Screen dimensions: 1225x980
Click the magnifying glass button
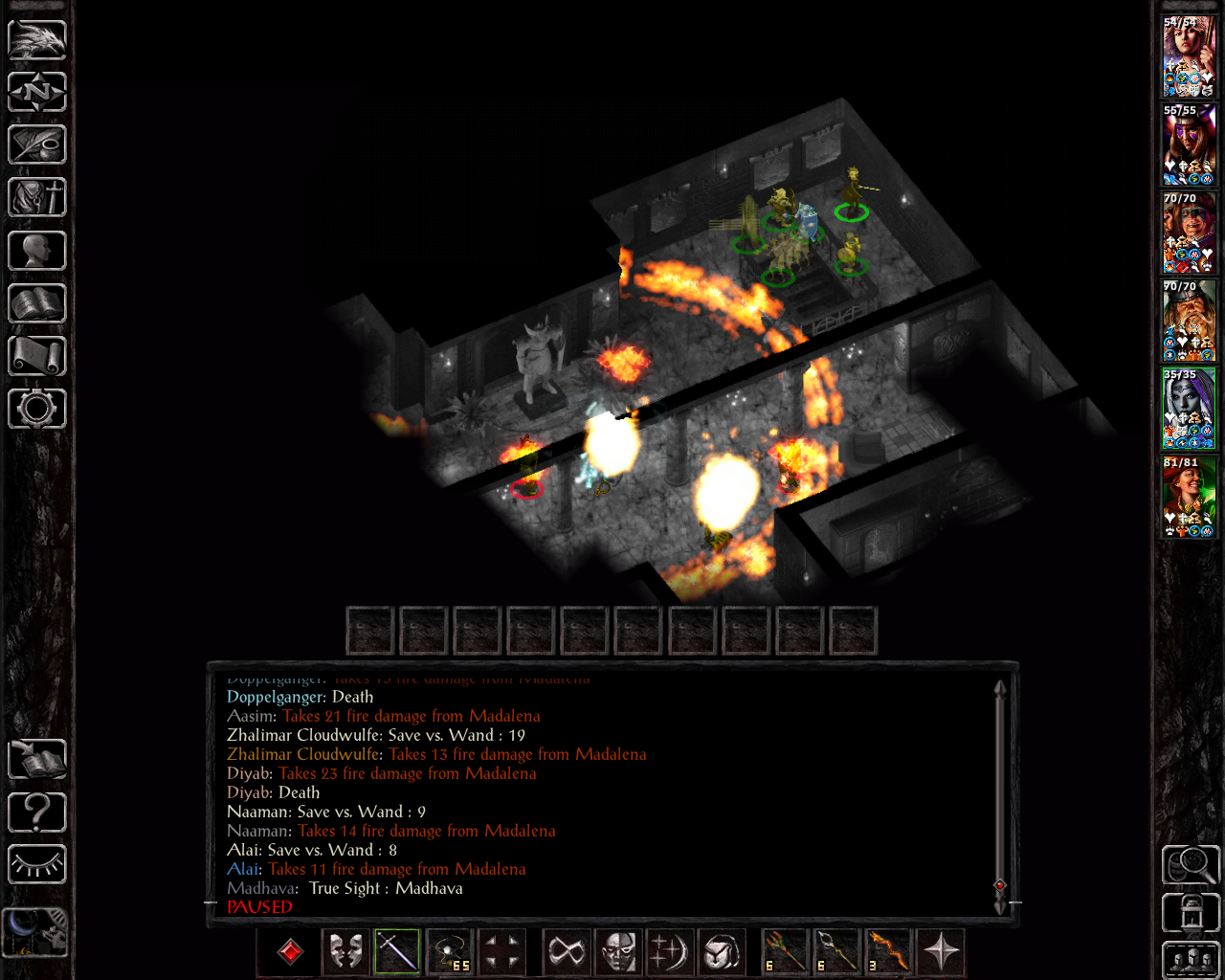coord(1191,865)
